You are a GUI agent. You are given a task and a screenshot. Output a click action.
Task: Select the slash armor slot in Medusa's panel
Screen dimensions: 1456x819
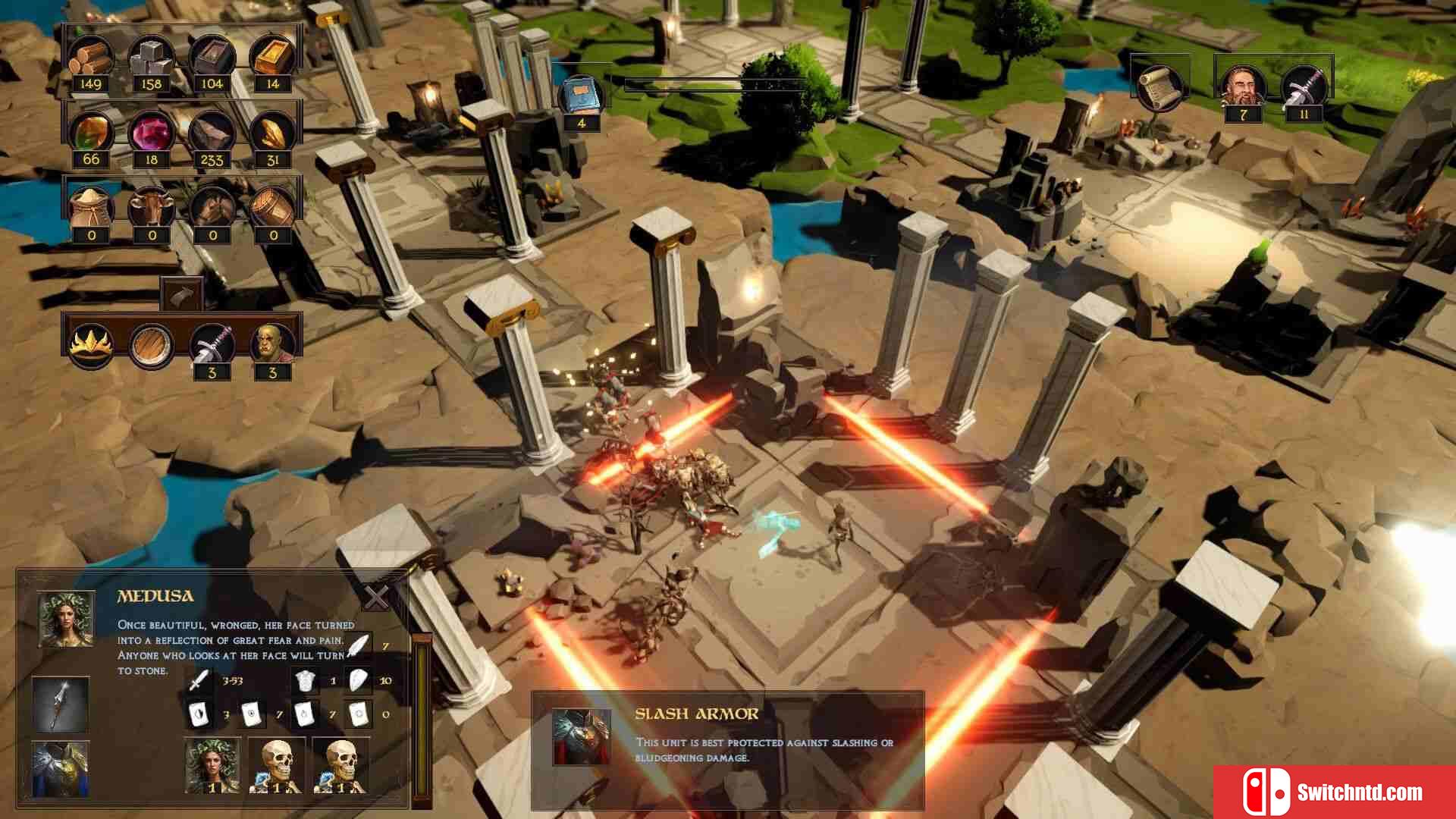(61, 767)
